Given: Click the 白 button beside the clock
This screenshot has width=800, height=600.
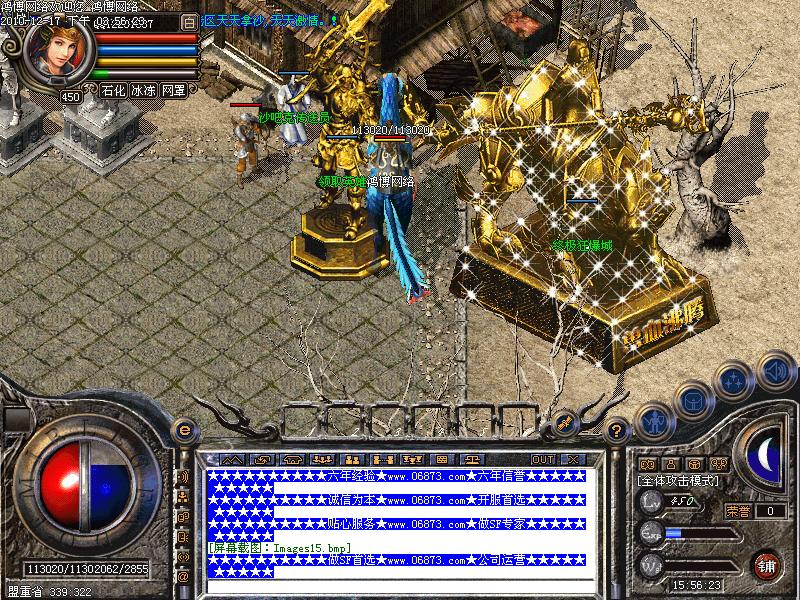Looking at the screenshot, I should click(x=189, y=20).
